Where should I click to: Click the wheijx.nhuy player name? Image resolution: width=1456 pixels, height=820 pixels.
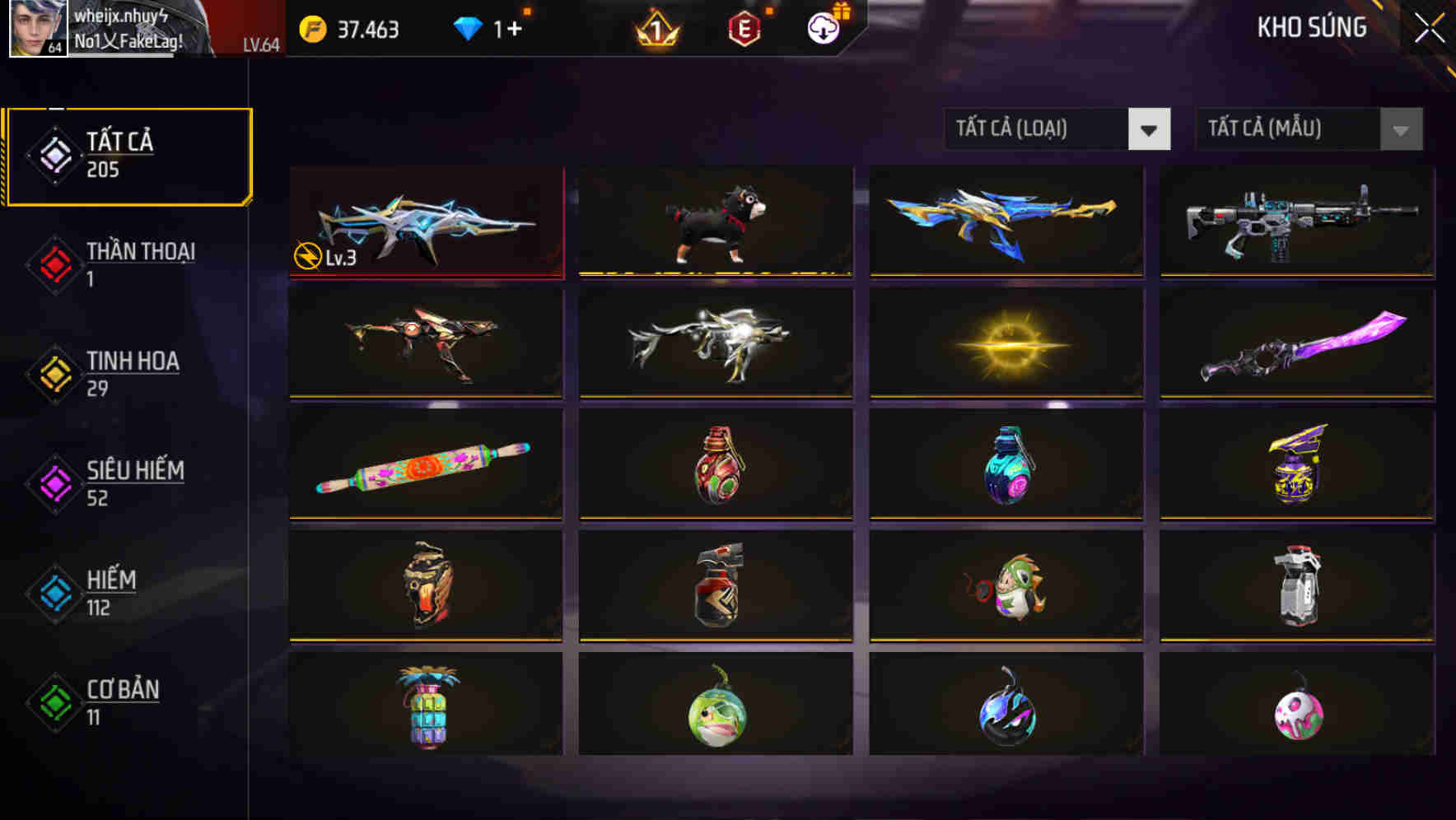click(x=121, y=15)
